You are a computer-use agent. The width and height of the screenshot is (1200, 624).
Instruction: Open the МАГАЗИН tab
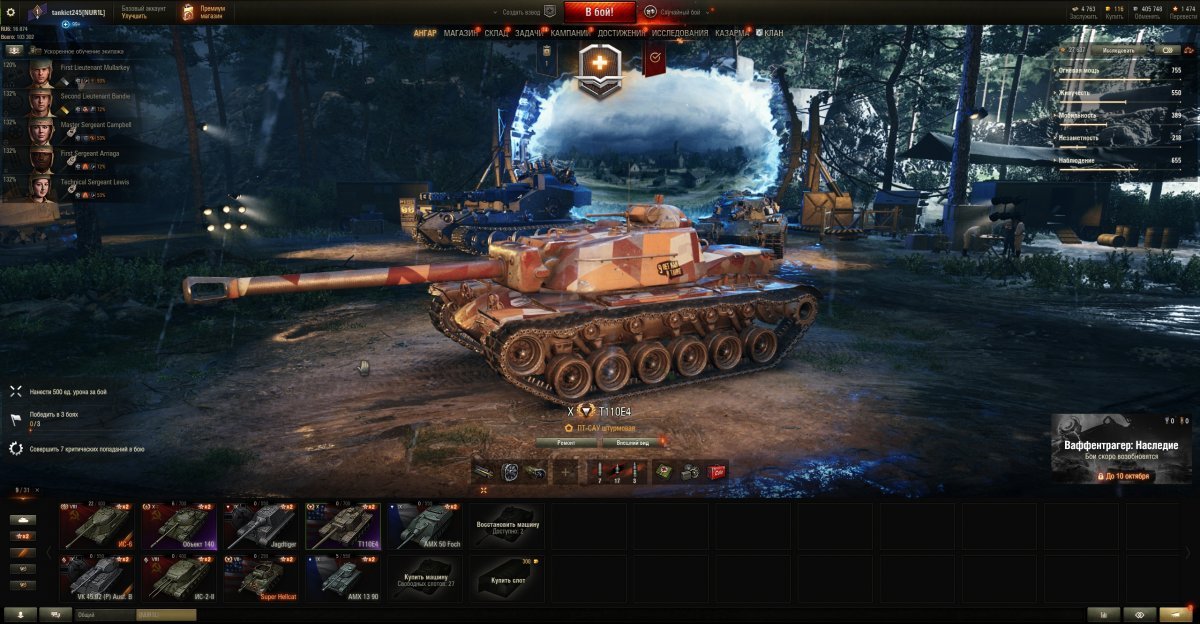pos(461,33)
